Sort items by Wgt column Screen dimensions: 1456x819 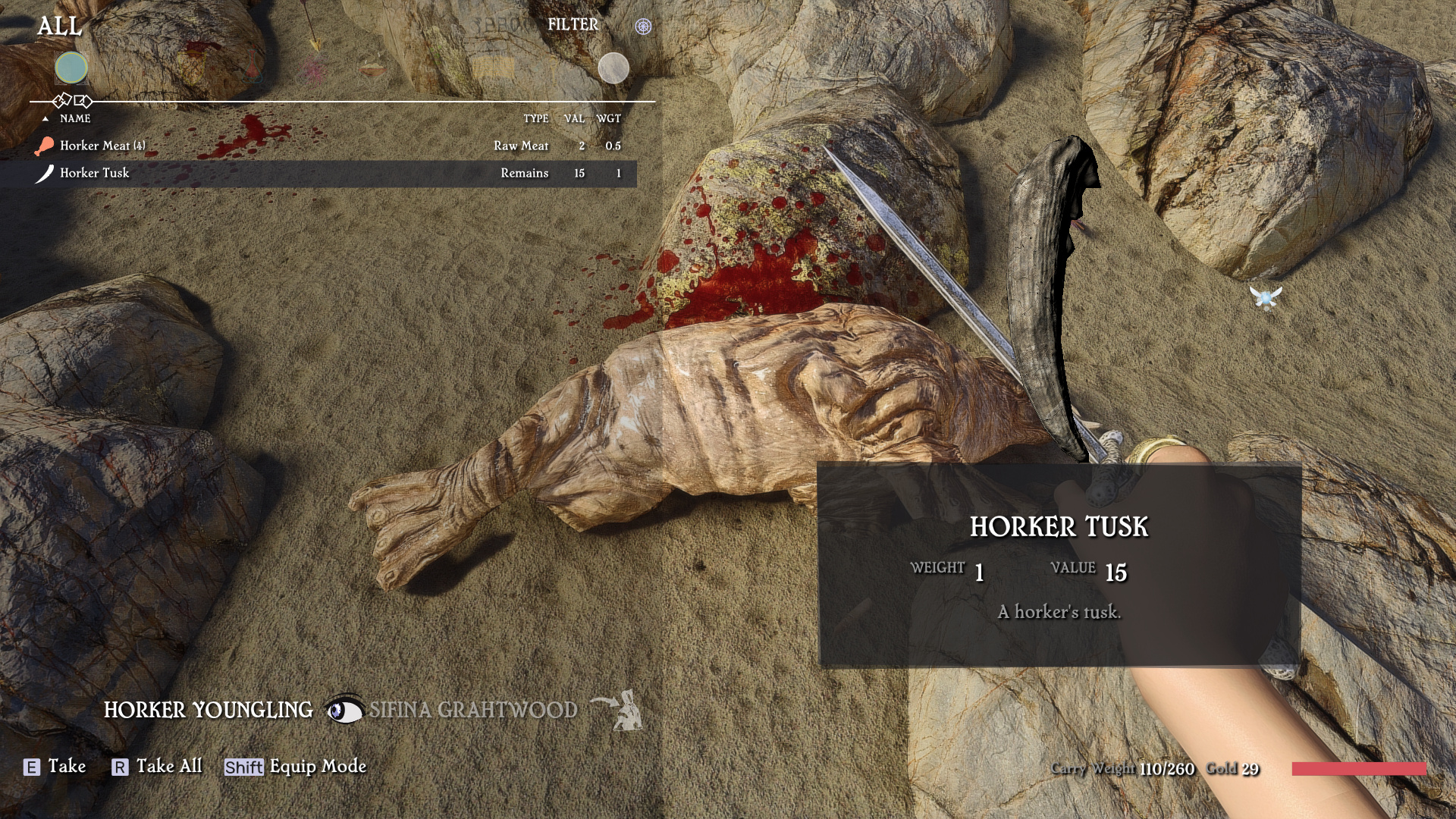click(608, 119)
